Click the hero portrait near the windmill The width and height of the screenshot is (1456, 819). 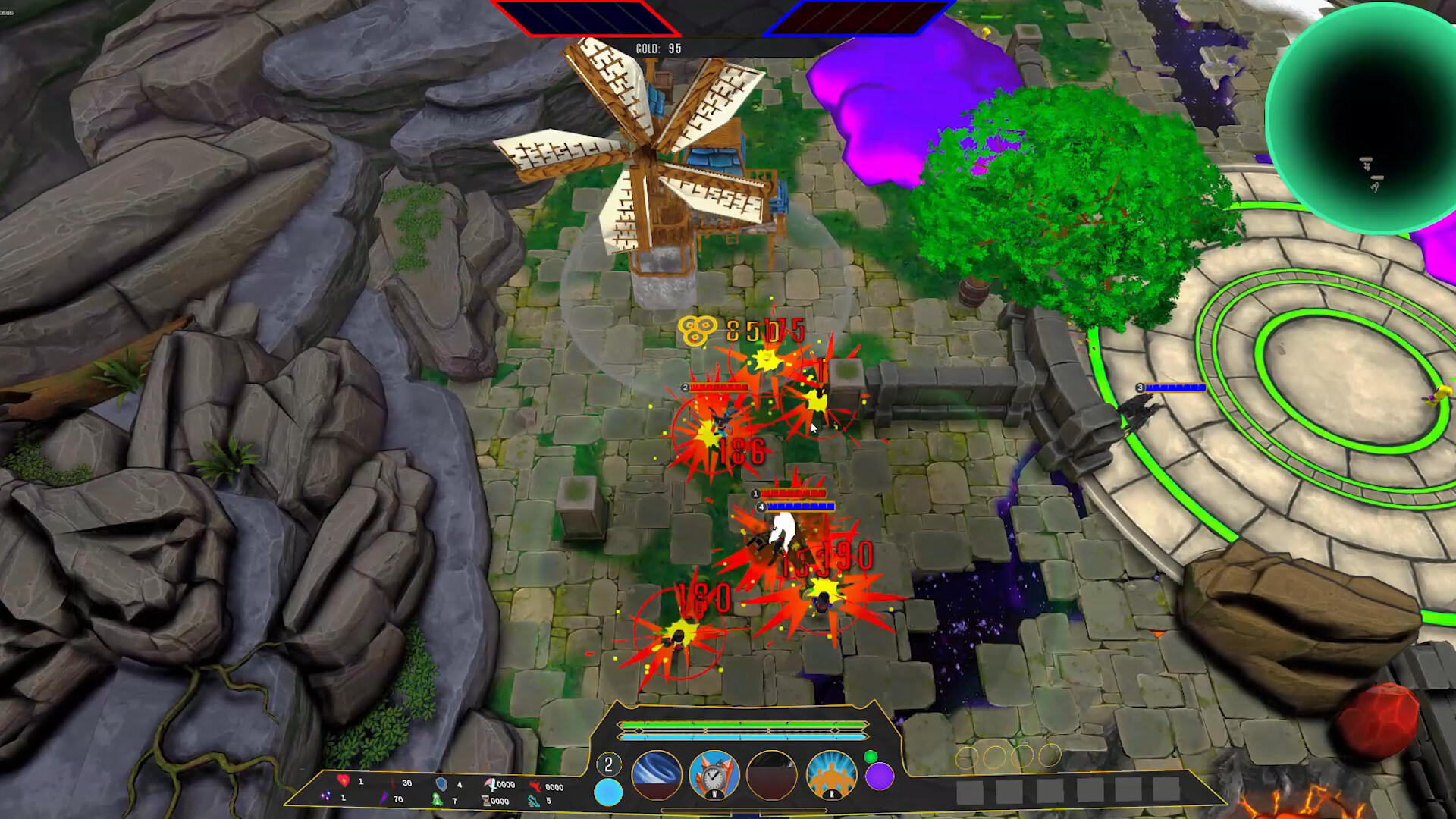coord(685,387)
